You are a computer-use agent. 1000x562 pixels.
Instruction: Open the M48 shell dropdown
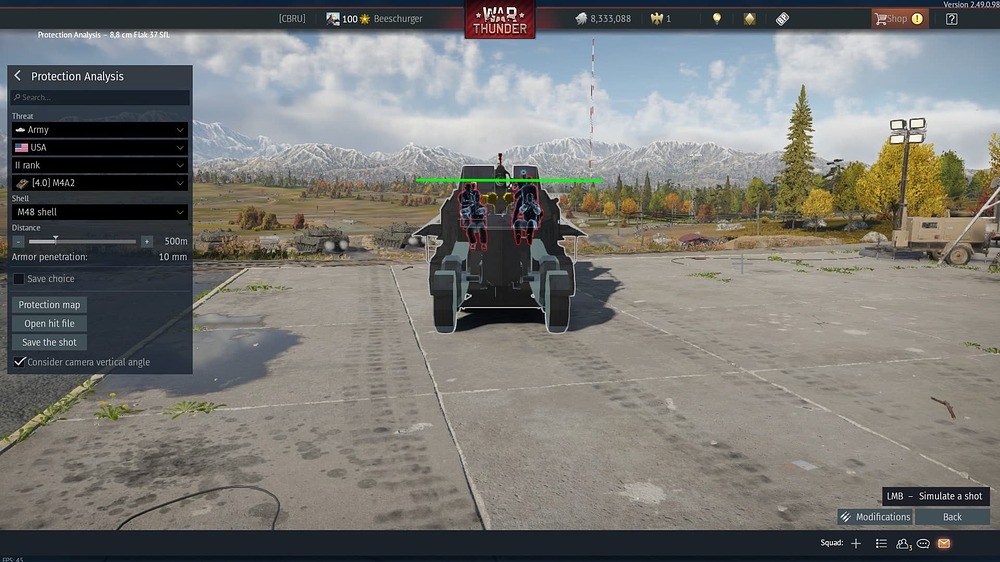[100, 212]
